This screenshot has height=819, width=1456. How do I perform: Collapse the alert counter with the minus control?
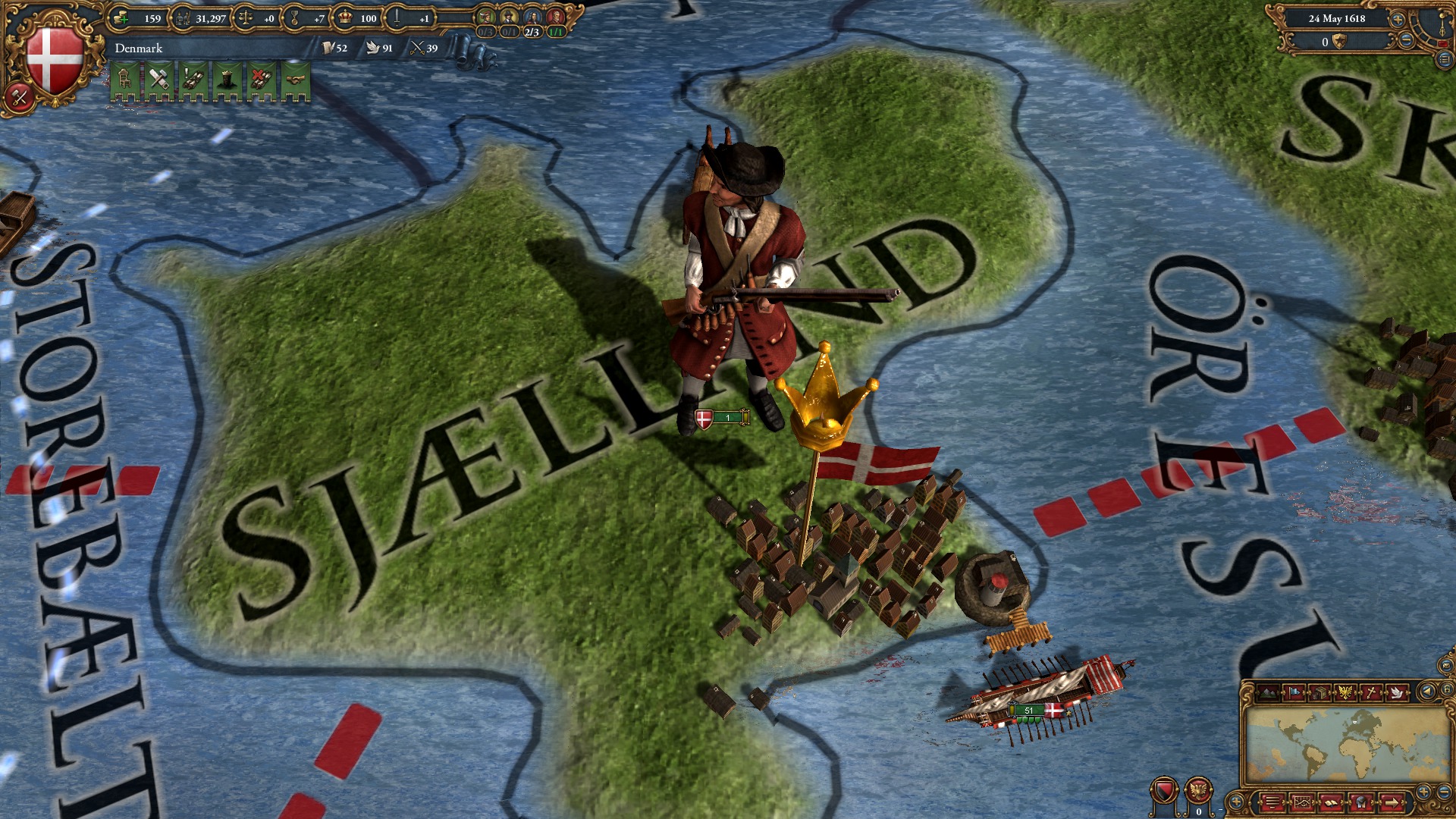click(1219, 810)
